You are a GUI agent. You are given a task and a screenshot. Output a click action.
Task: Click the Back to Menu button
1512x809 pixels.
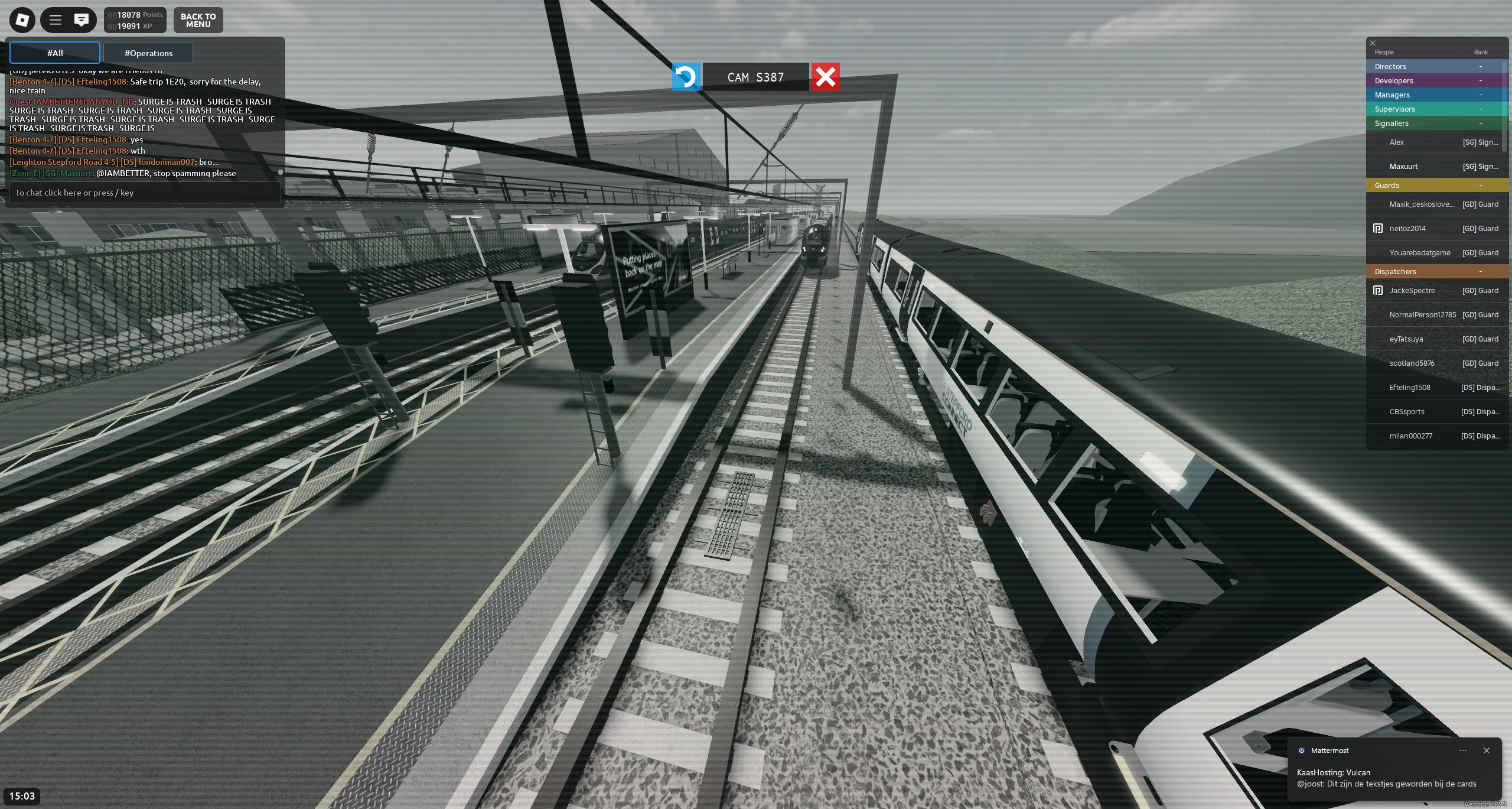(198, 20)
